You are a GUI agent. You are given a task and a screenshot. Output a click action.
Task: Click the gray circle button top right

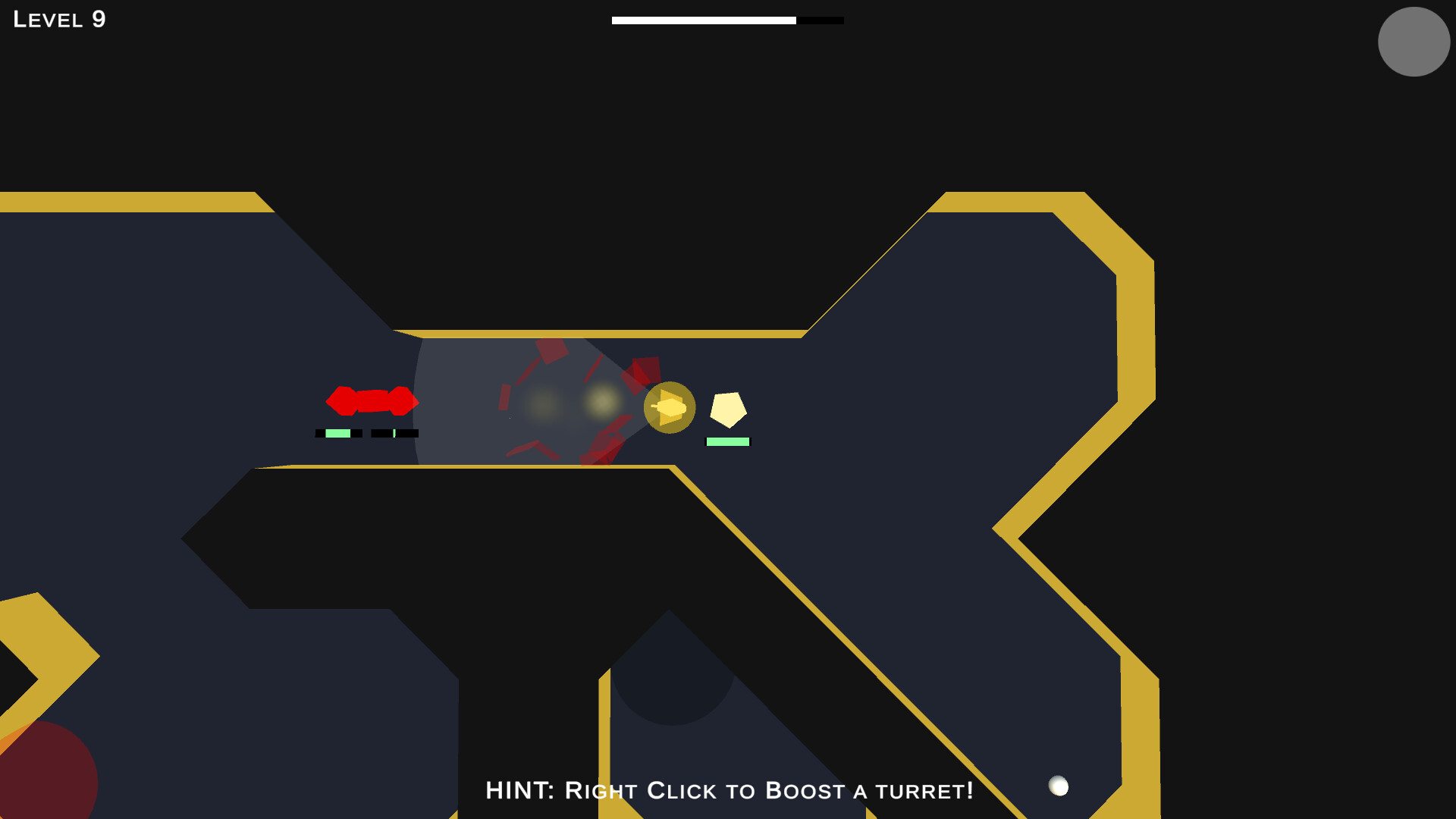point(1413,42)
